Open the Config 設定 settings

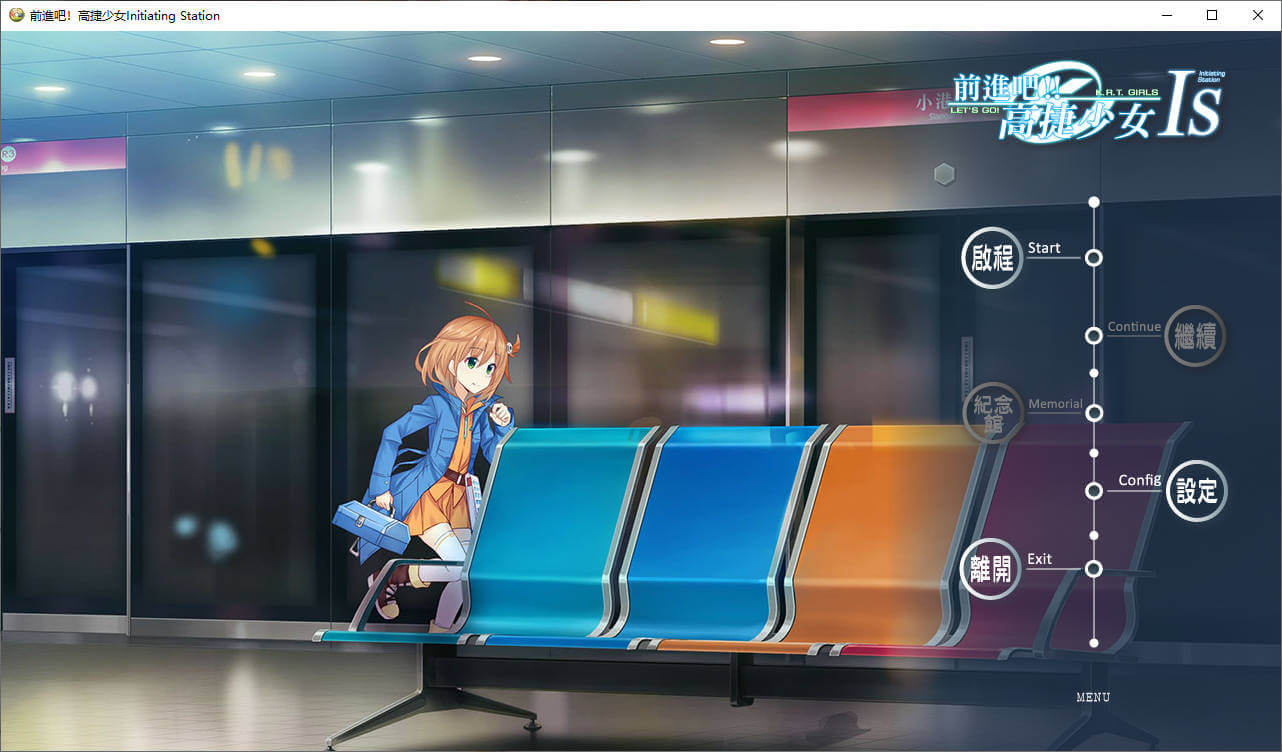1196,491
